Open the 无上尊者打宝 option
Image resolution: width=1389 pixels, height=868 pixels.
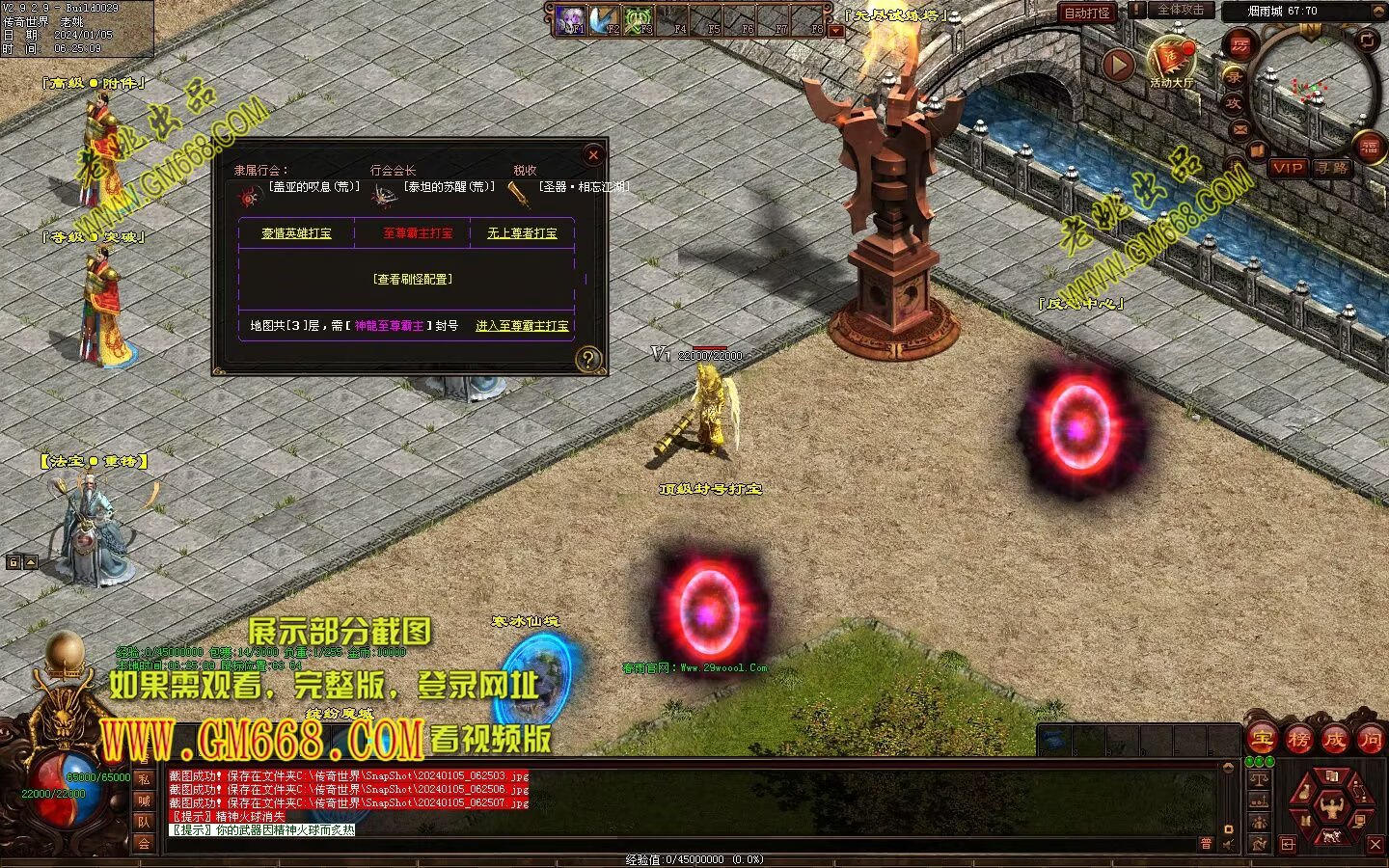522,233
